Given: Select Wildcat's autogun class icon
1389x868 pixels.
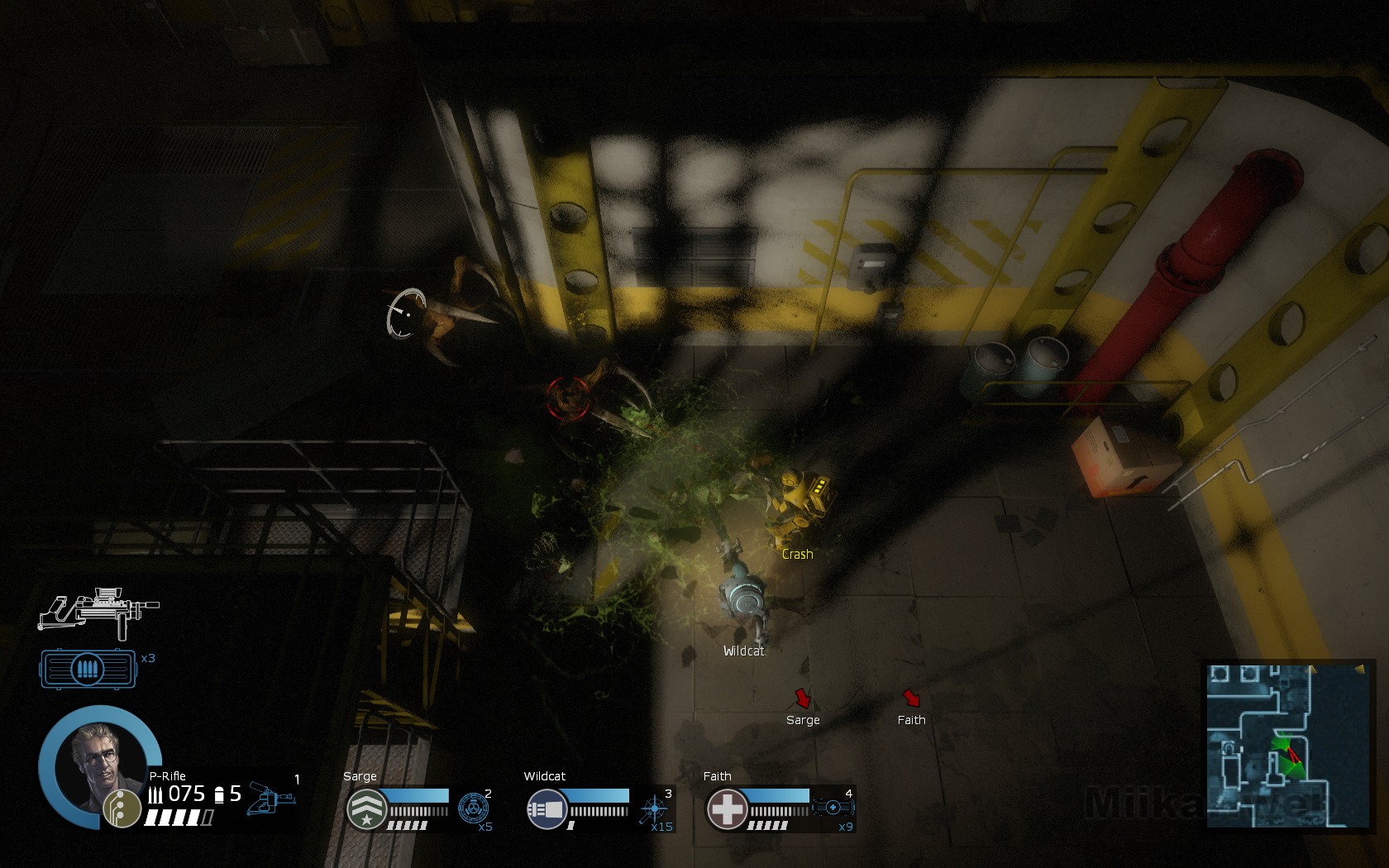Looking at the screenshot, I should 547,808.
